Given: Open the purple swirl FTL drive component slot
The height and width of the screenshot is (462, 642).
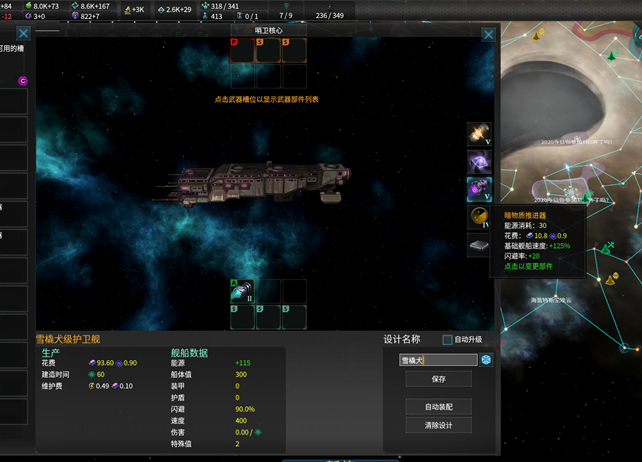Looking at the screenshot, I should [479, 161].
